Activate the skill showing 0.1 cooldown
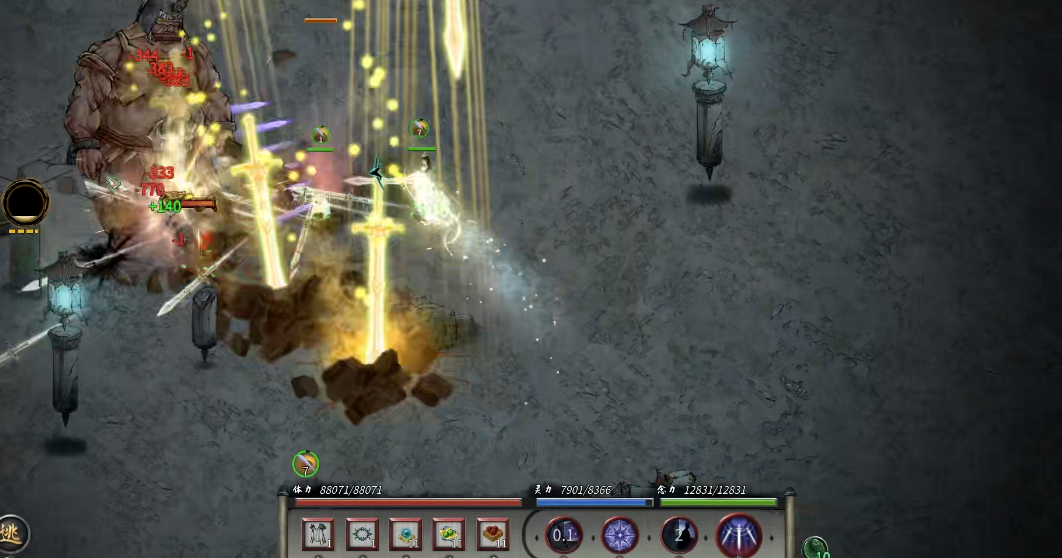This screenshot has height=558, width=1062. (564, 535)
